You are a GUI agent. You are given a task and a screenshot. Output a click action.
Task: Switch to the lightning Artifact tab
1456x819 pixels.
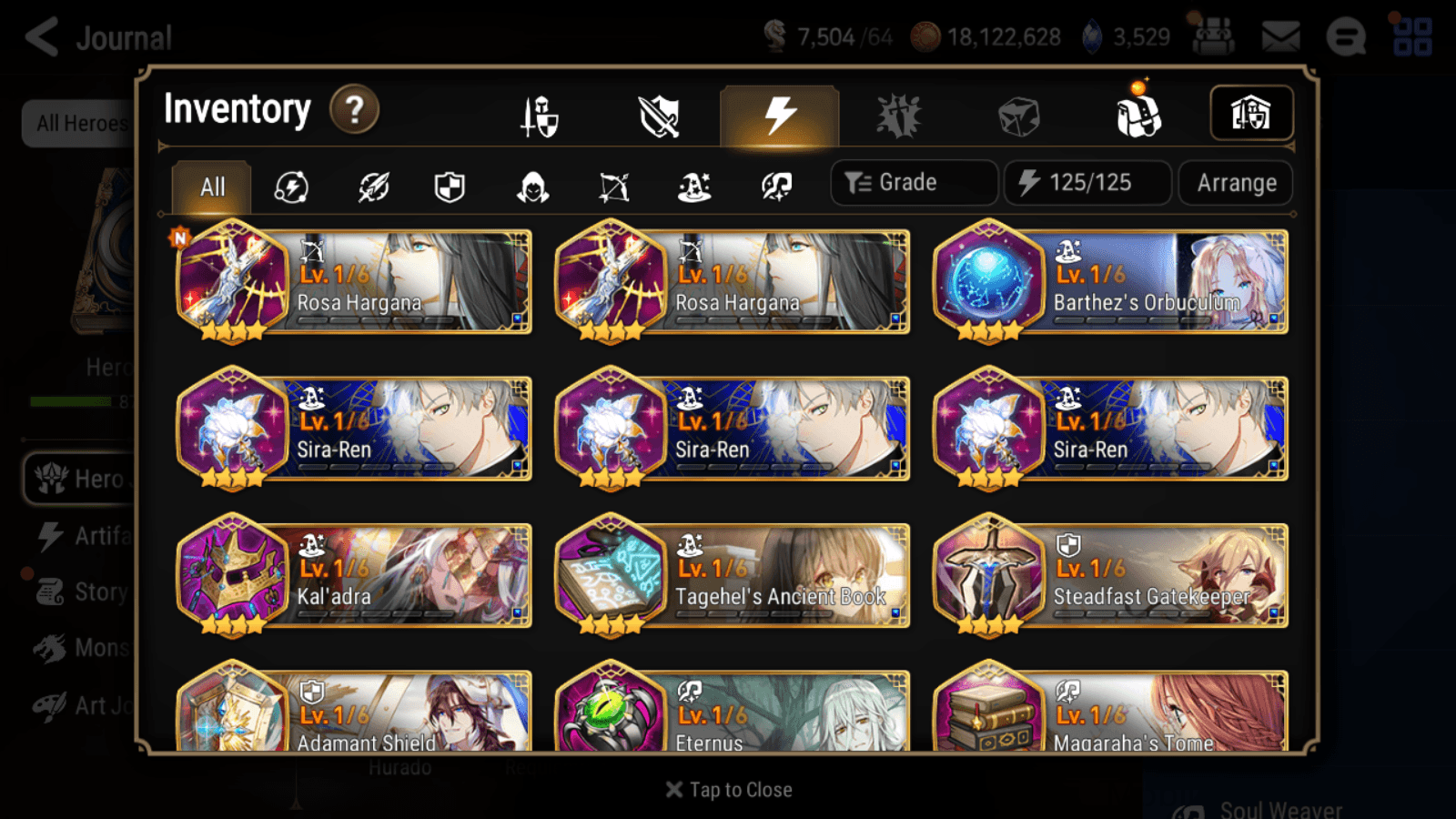tap(778, 116)
